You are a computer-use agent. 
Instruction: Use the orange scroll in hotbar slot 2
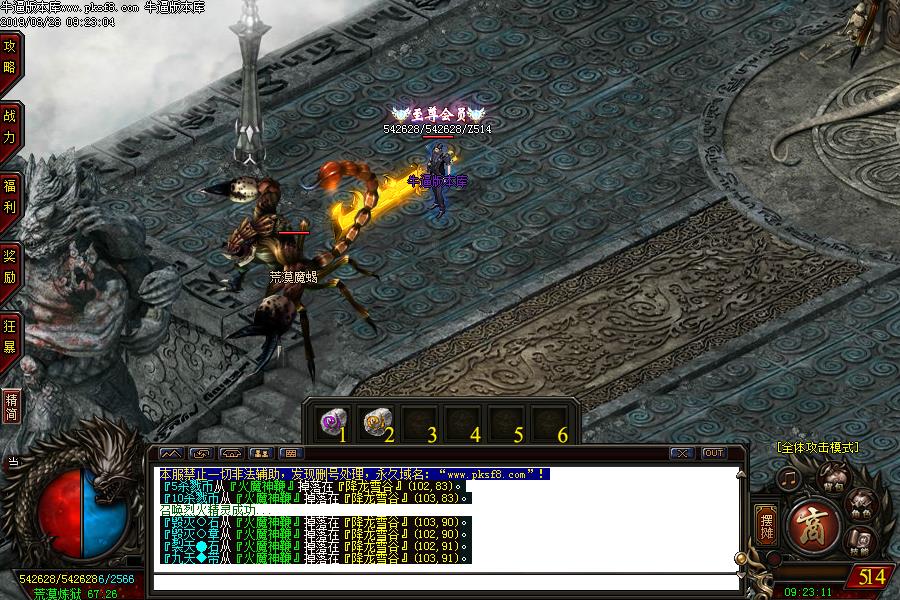(375, 422)
